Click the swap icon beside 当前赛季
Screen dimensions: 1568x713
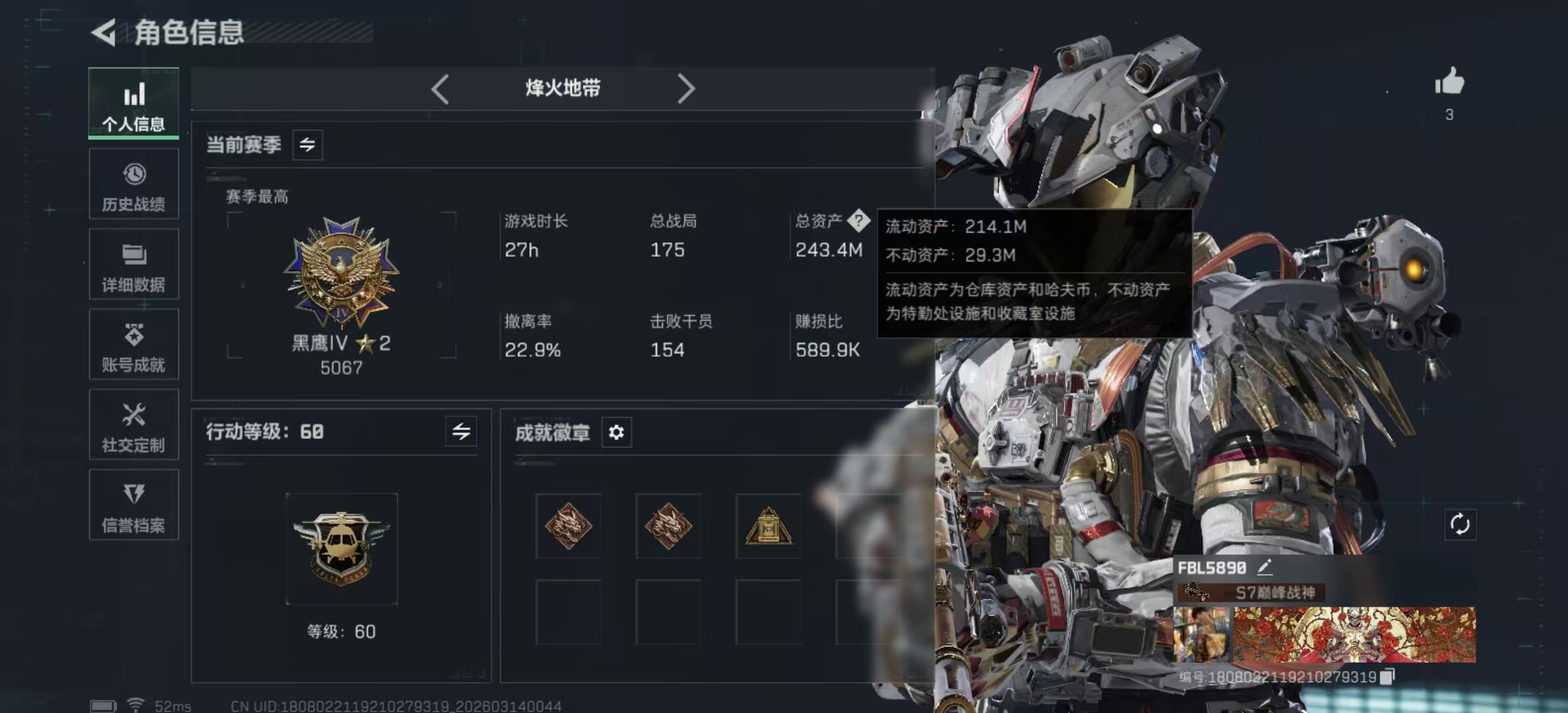(308, 145)
